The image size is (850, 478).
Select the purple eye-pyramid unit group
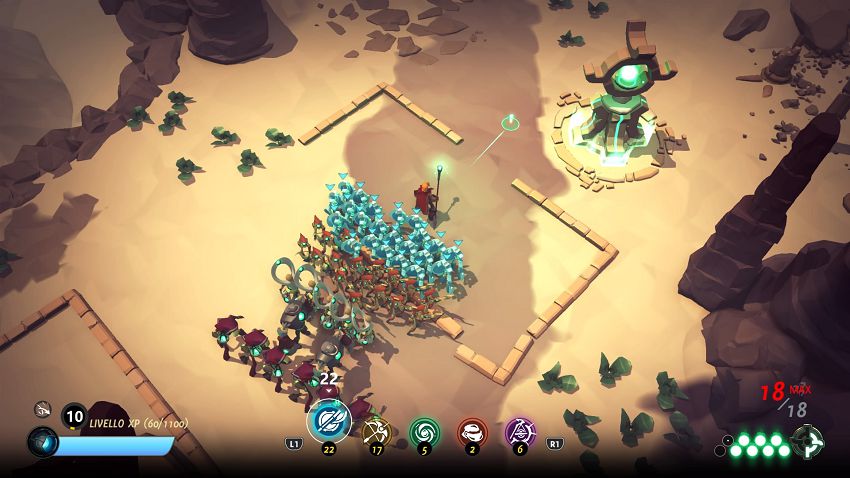tap(520, 431)
